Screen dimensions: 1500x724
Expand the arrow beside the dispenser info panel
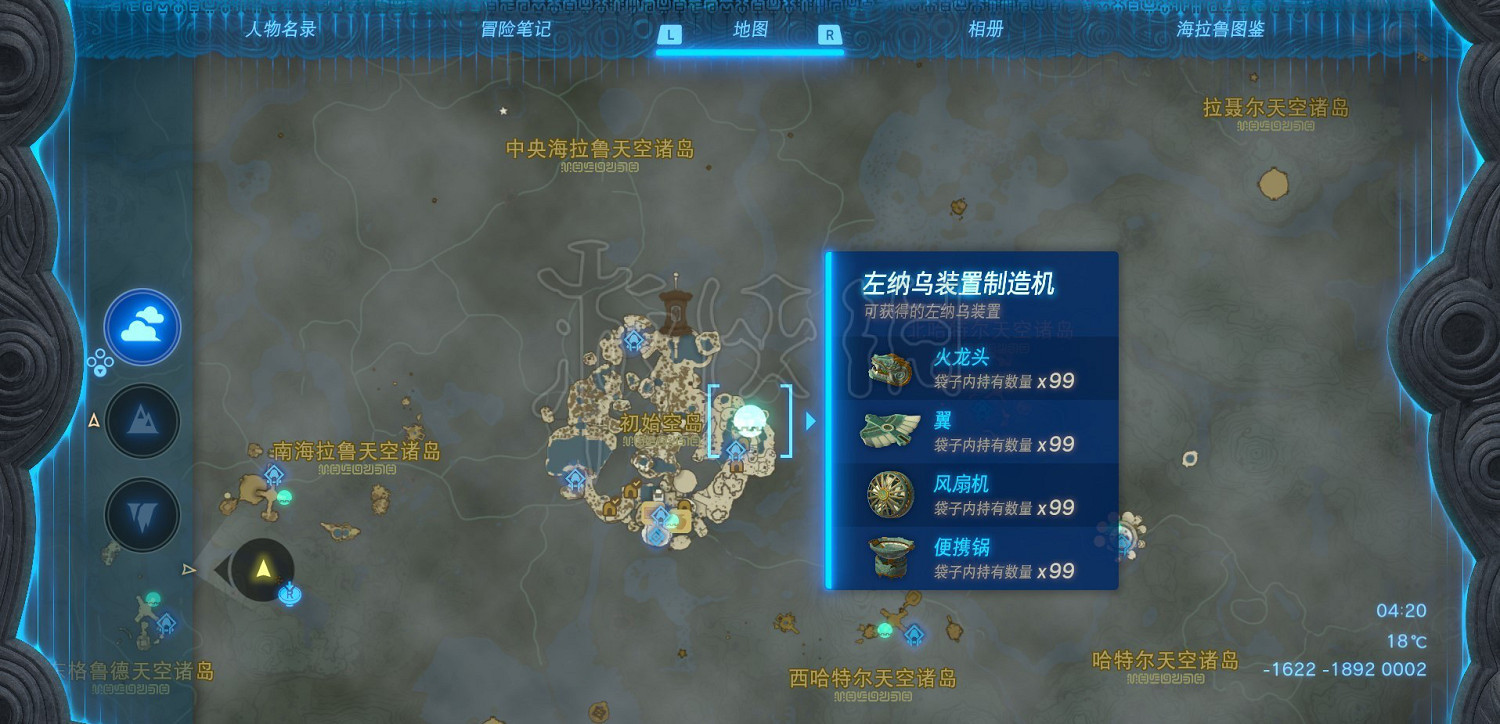tap(812, 420)
